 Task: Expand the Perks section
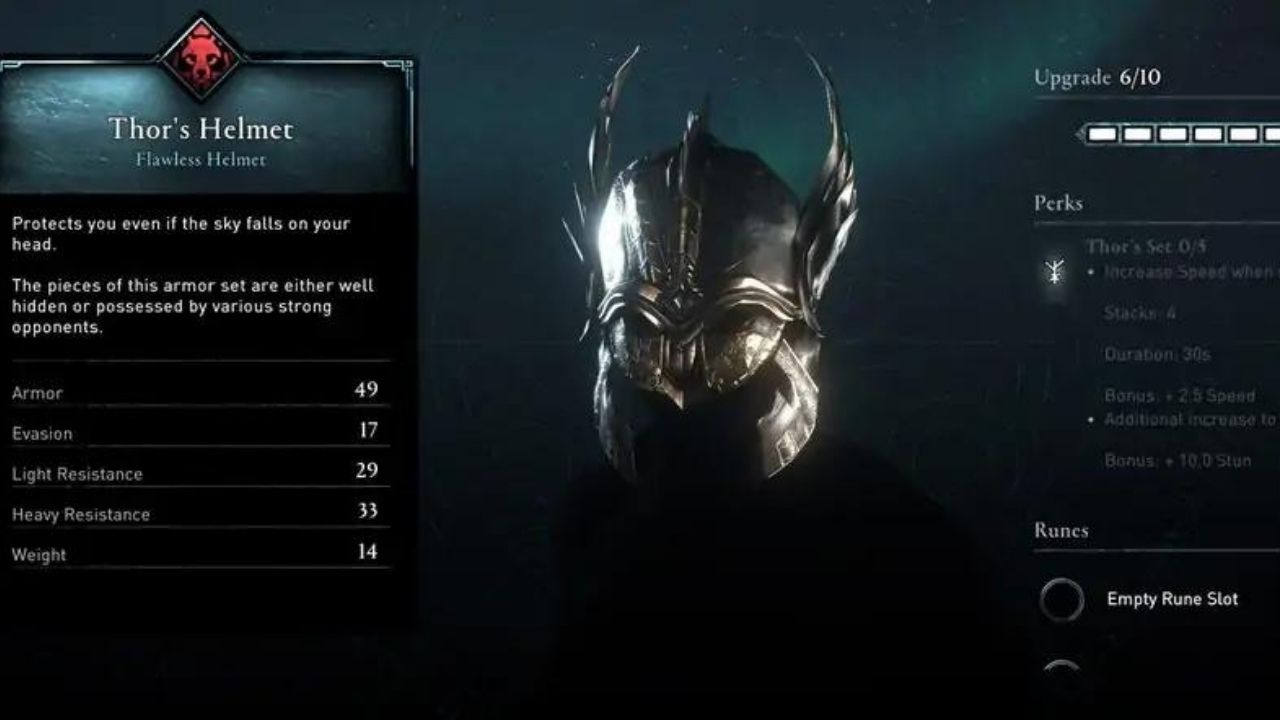point(1057,203)
